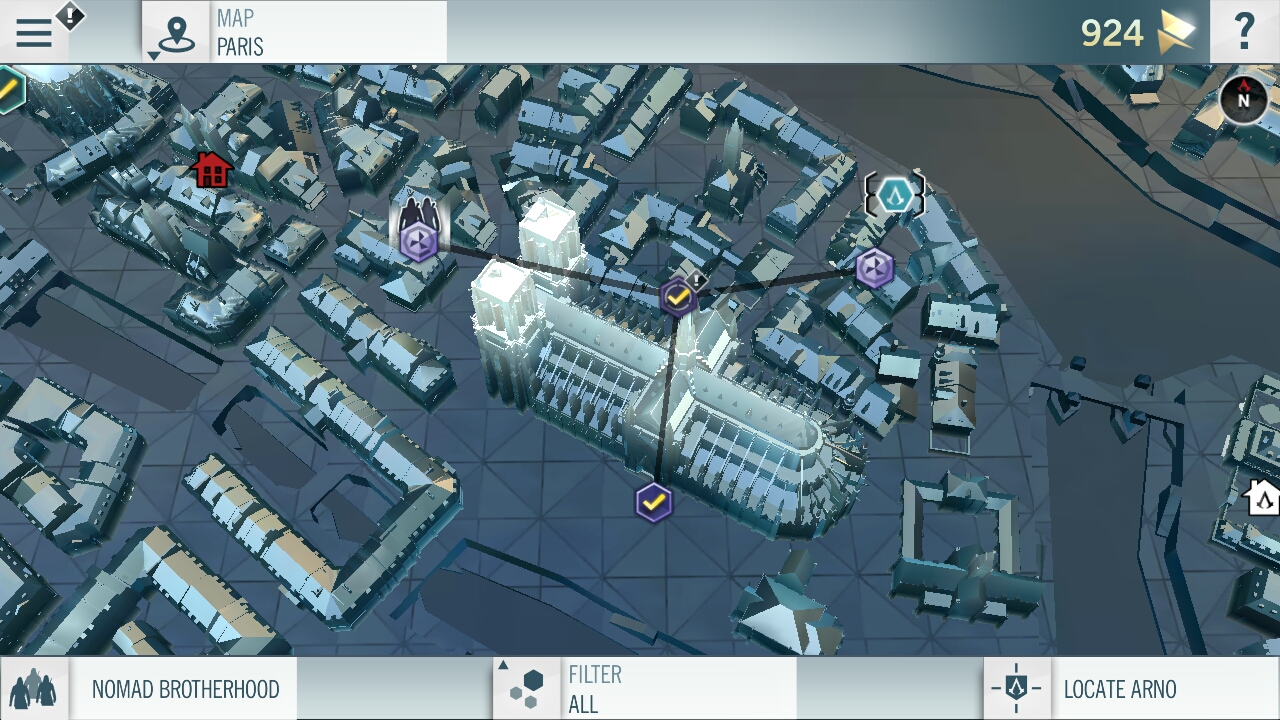Select the purple marker with assassin silhouettes
Screen dimensions: 1280x720
pyautogui.click(x=419, y=241)
